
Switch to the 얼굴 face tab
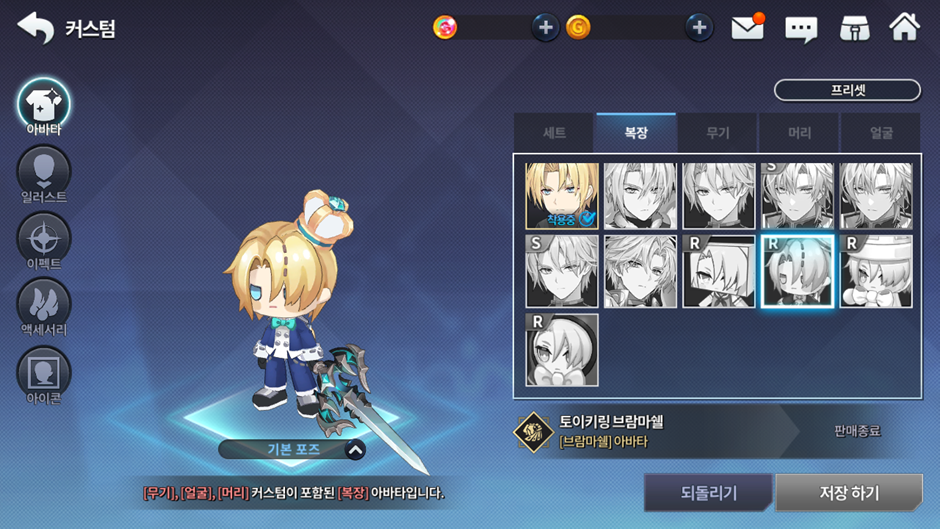(880, 133)
